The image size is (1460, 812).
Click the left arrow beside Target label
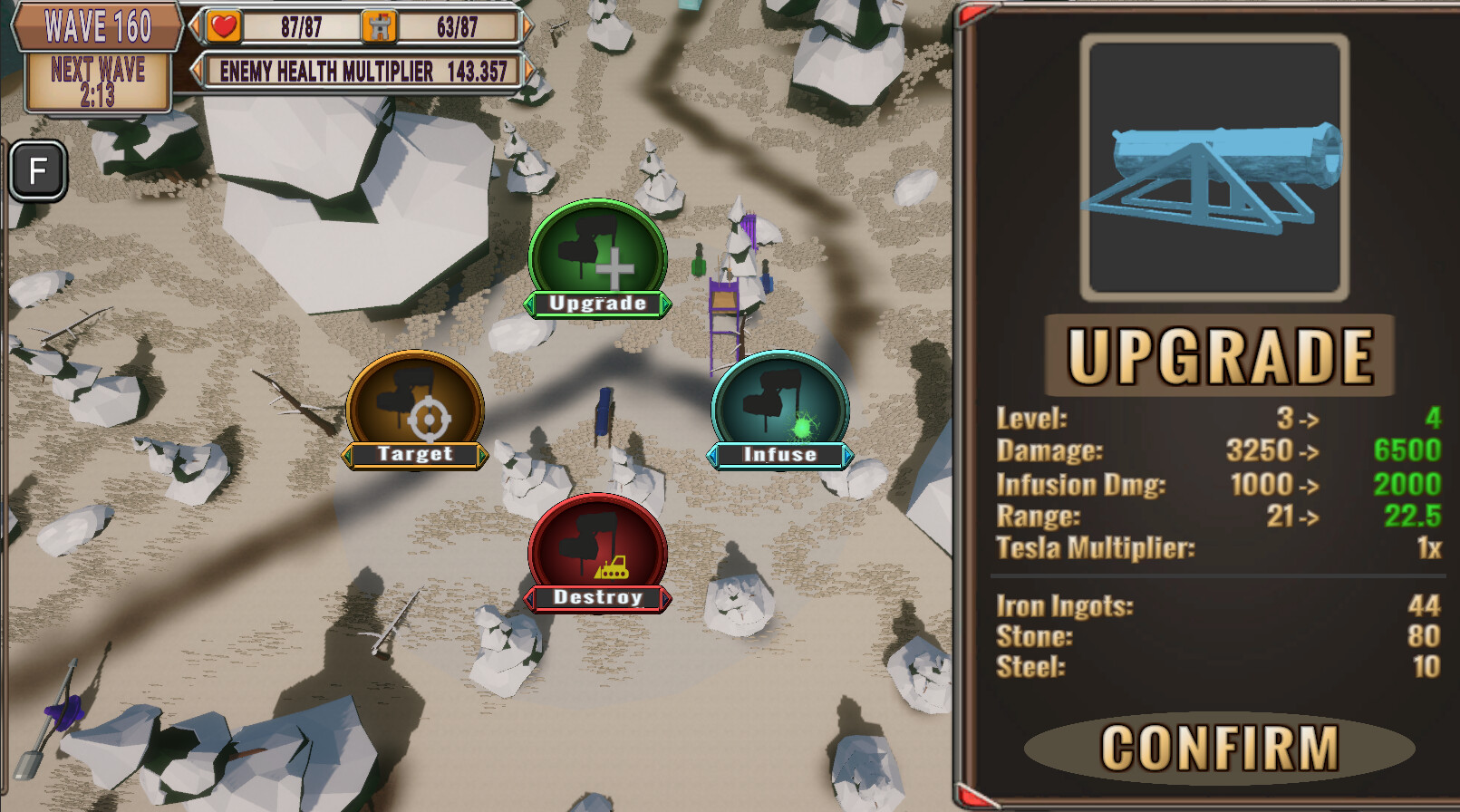point(349,458)
